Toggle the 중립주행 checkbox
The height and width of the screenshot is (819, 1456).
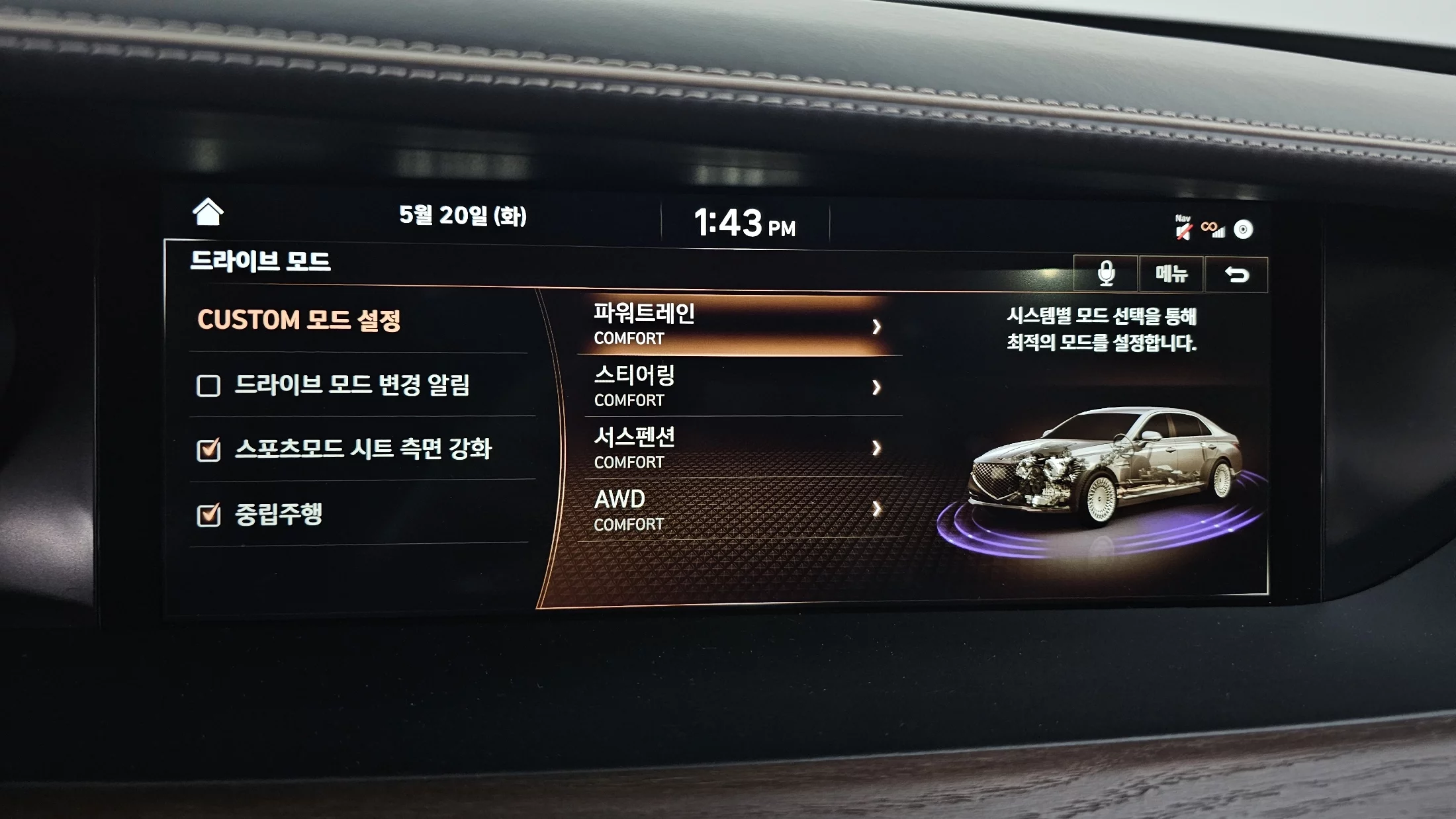(x=208, y=515)
